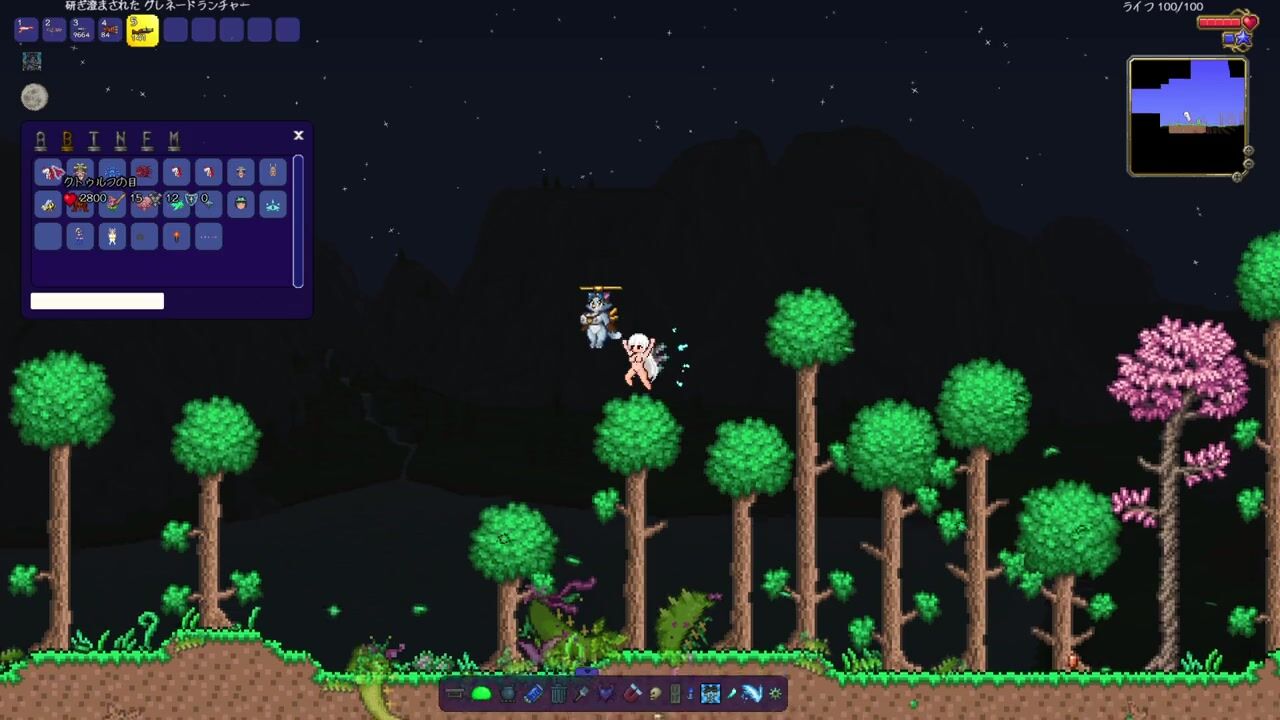Screen dimensions: 1280x720
Task: Select the highlighted grenade launcher hotbar slot
Action: (x=142, y=30)
